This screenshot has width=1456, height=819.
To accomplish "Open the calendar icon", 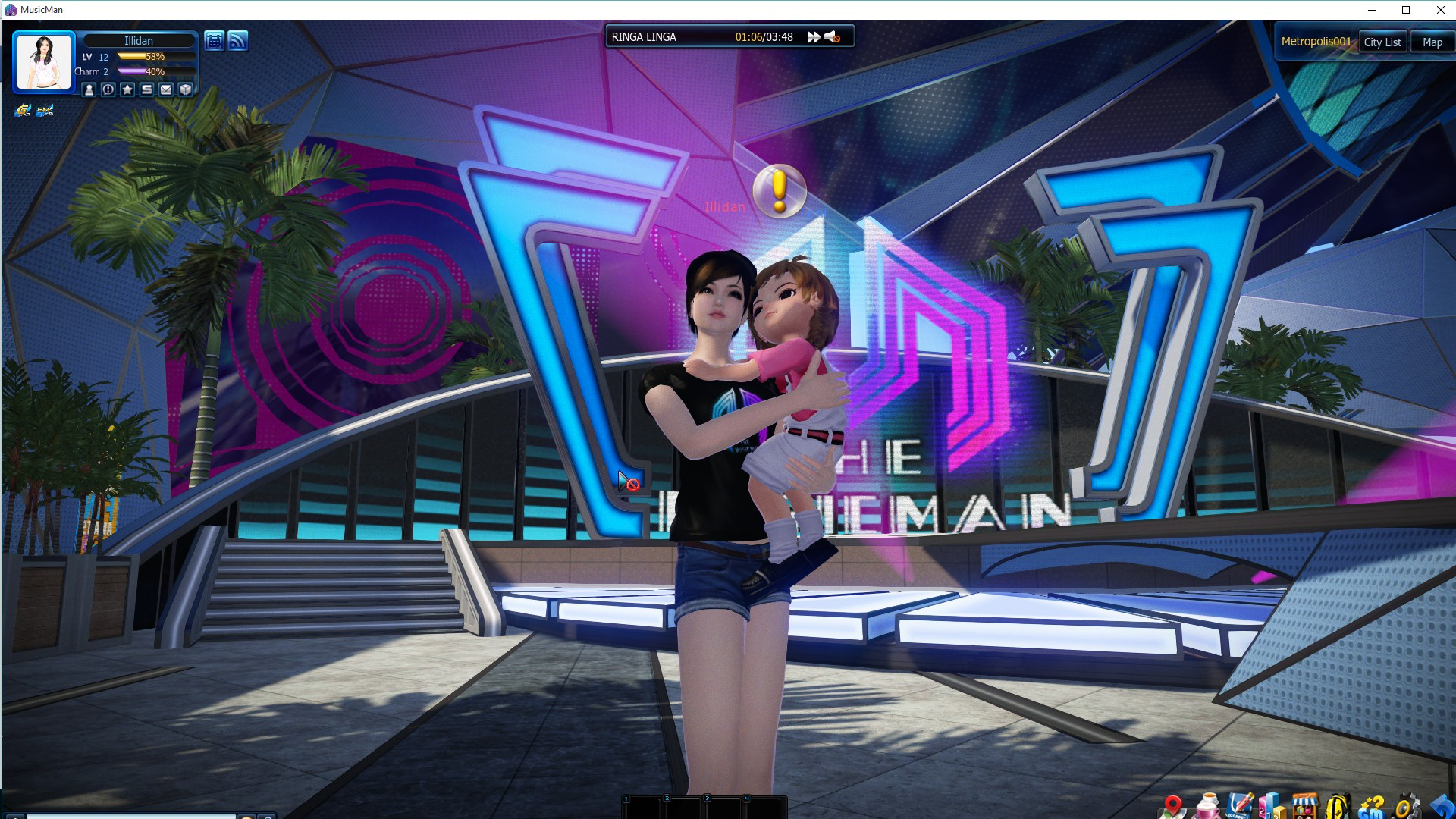I will click(x=215, y=41).
